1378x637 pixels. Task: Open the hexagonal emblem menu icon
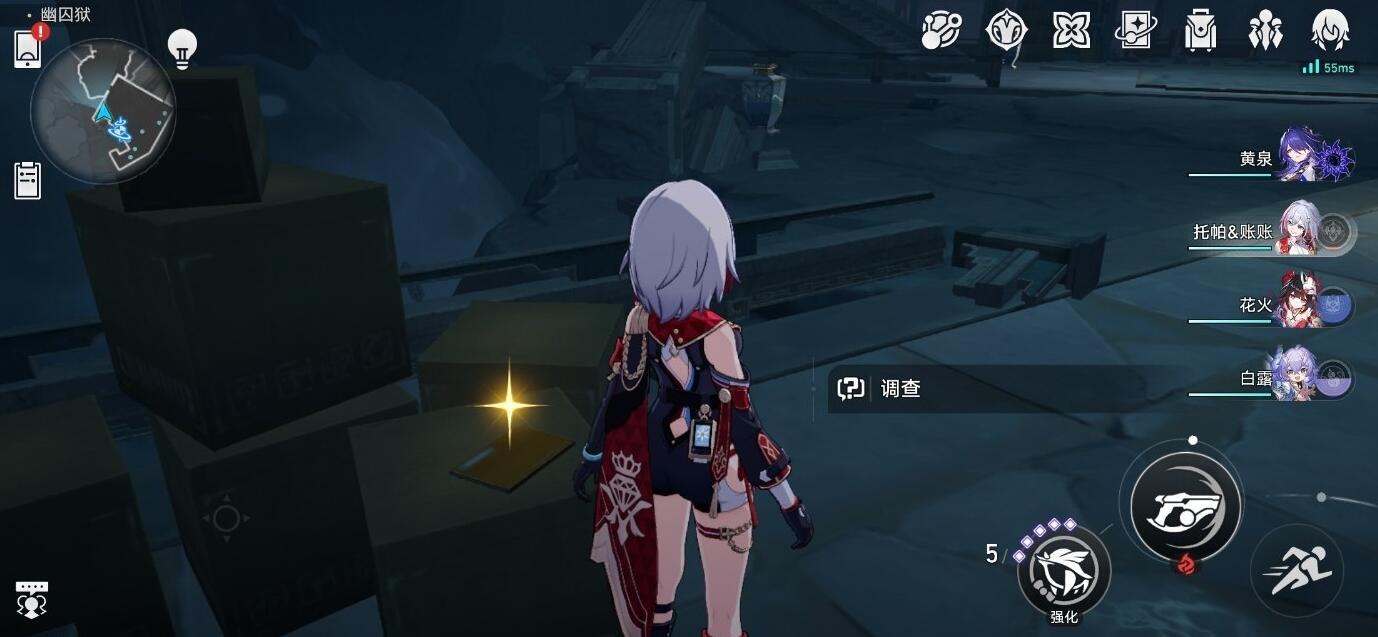tap(1006, 30)
